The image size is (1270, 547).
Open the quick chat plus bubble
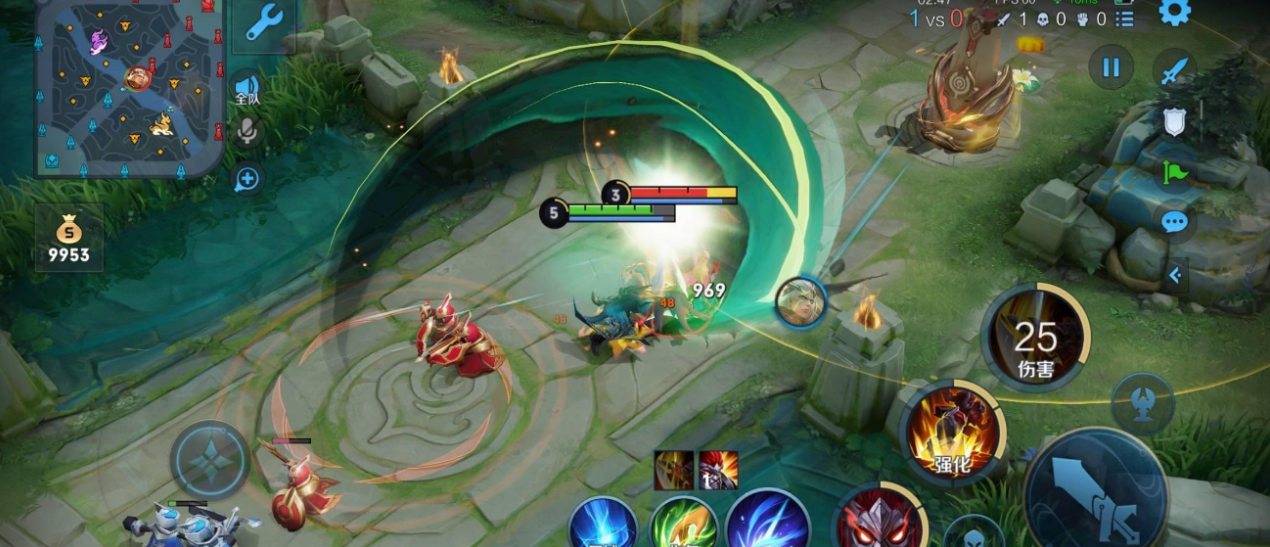click(x=247, y=179)
